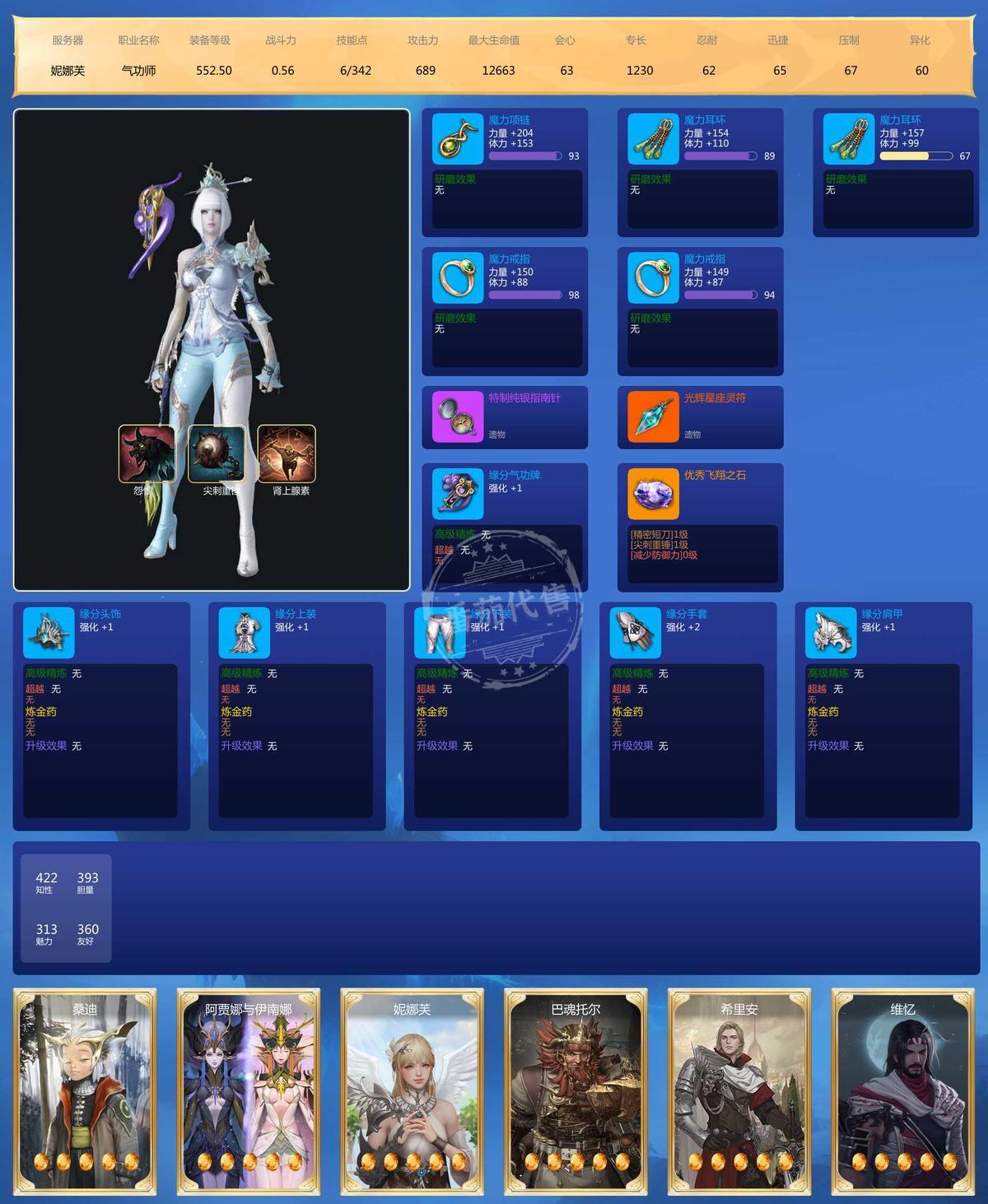Click the 魔力耳环 earring with 力量 +157
The image size is (988, 1204).
[848, 139]
